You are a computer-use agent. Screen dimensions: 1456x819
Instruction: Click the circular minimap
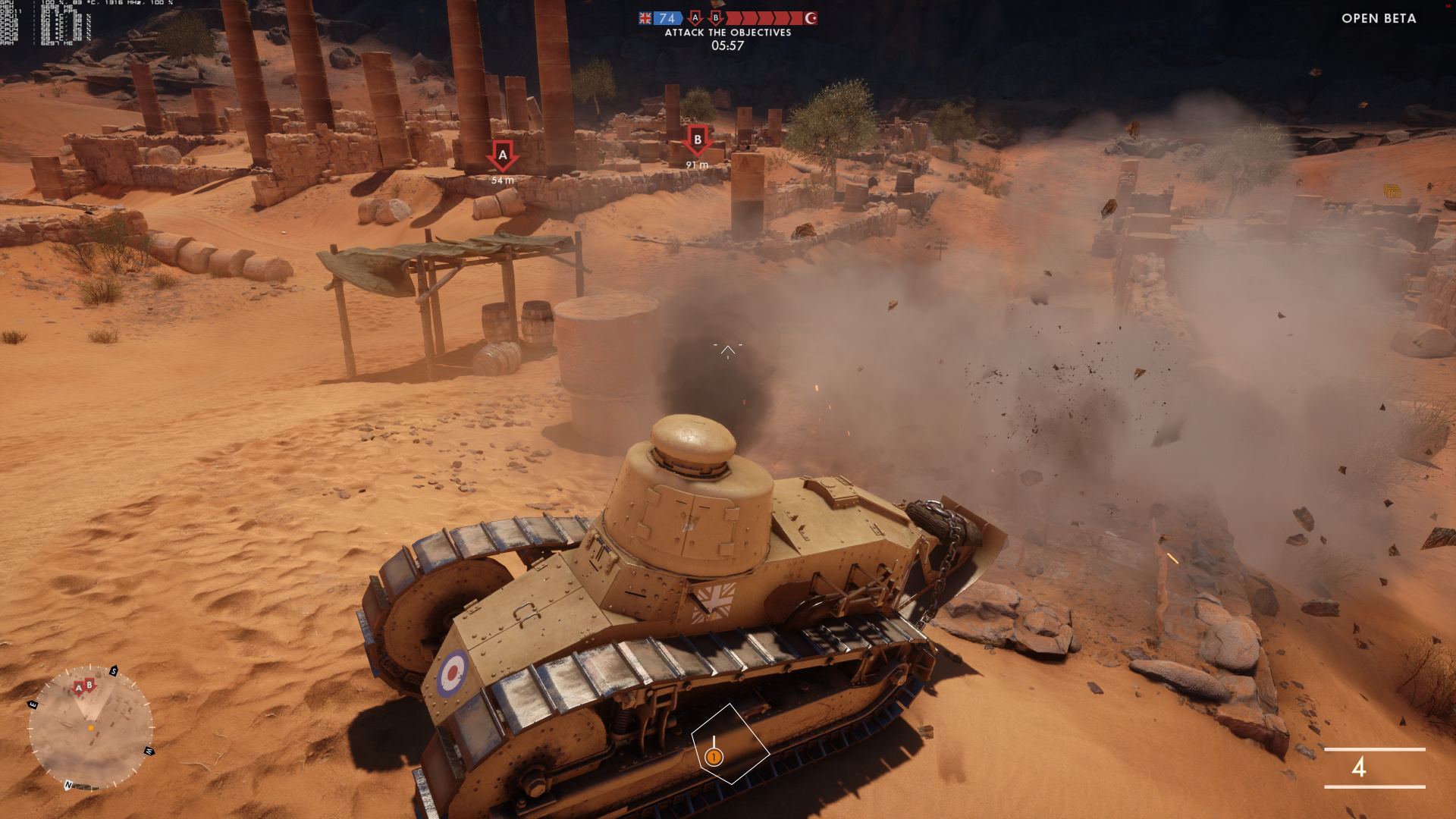[91, 729]
